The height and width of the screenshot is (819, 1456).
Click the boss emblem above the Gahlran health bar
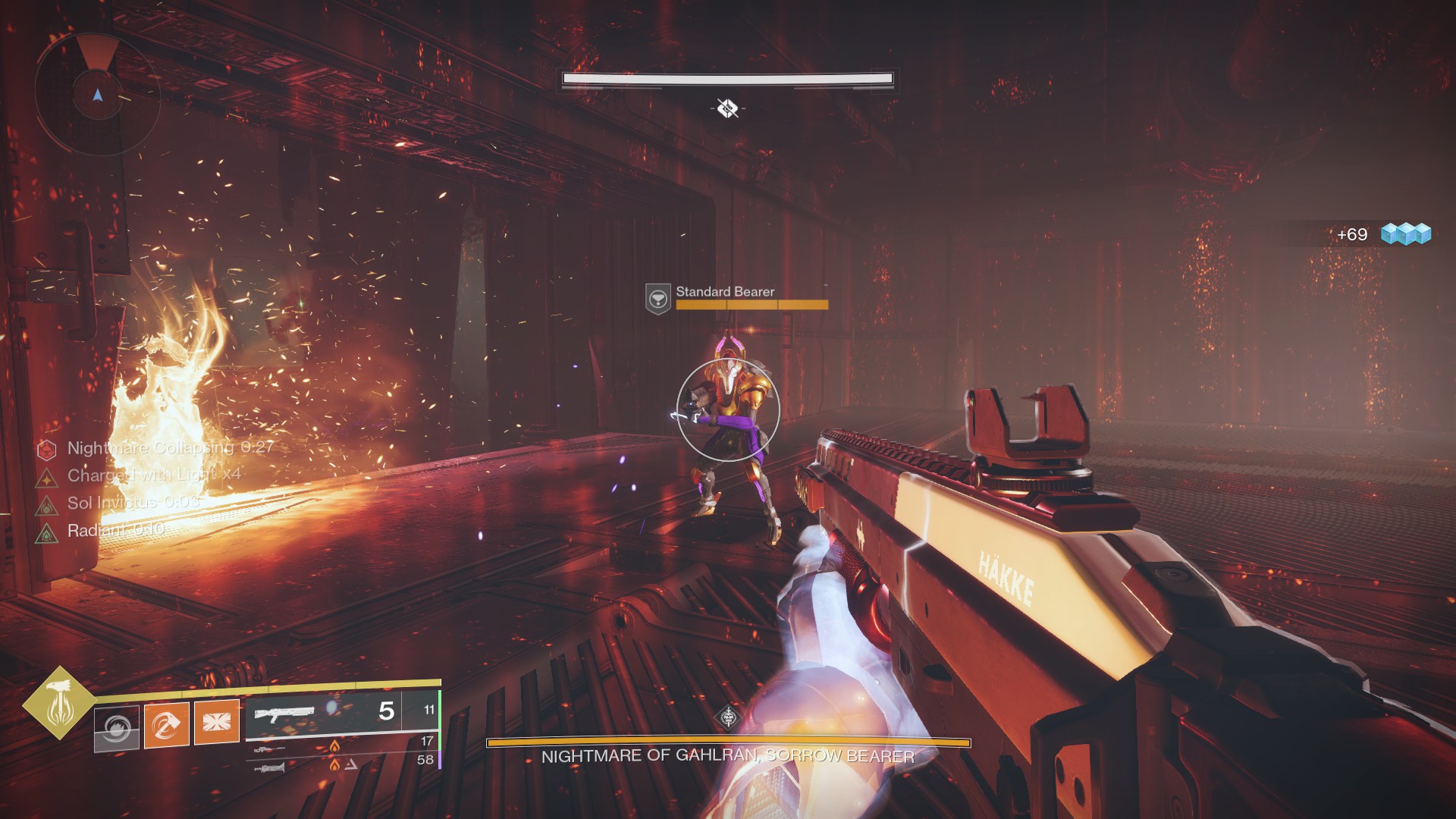[728, 717]
